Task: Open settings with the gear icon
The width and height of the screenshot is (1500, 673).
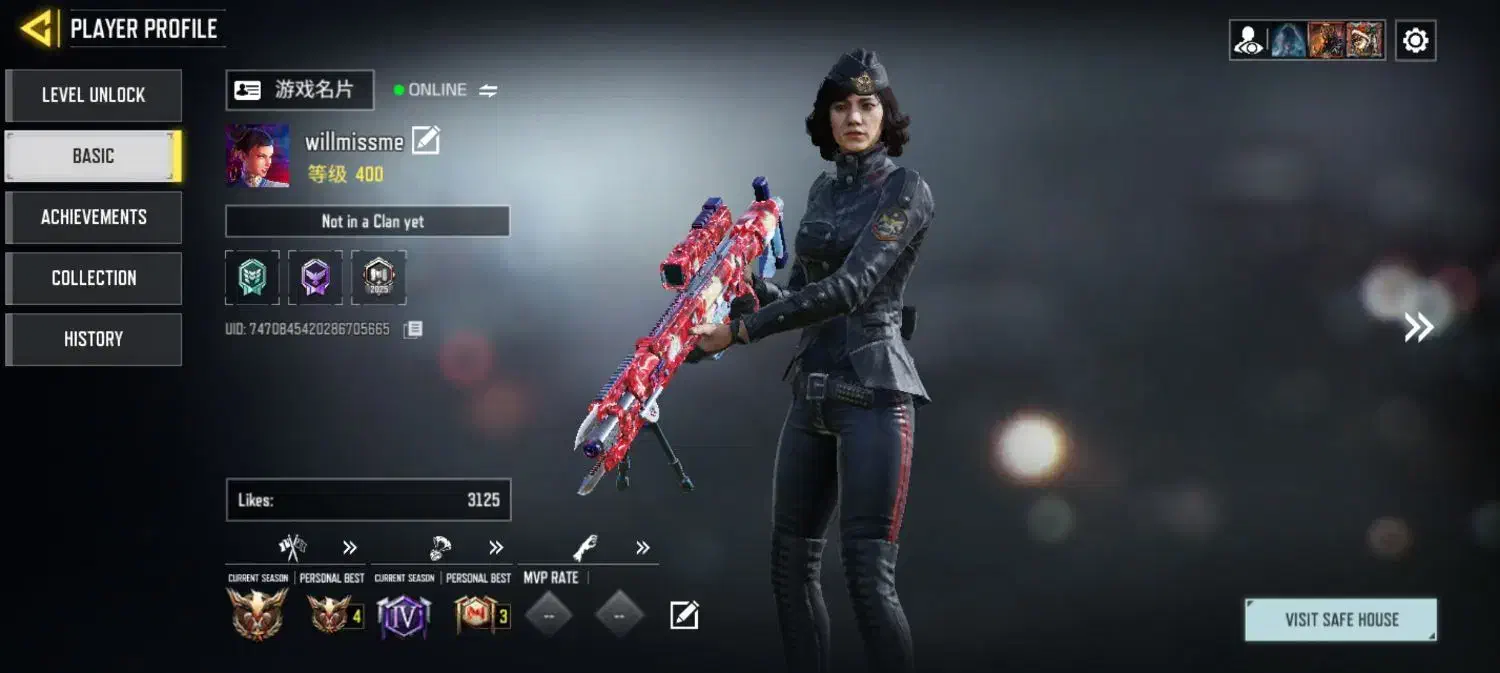Action: point(1415,41)
